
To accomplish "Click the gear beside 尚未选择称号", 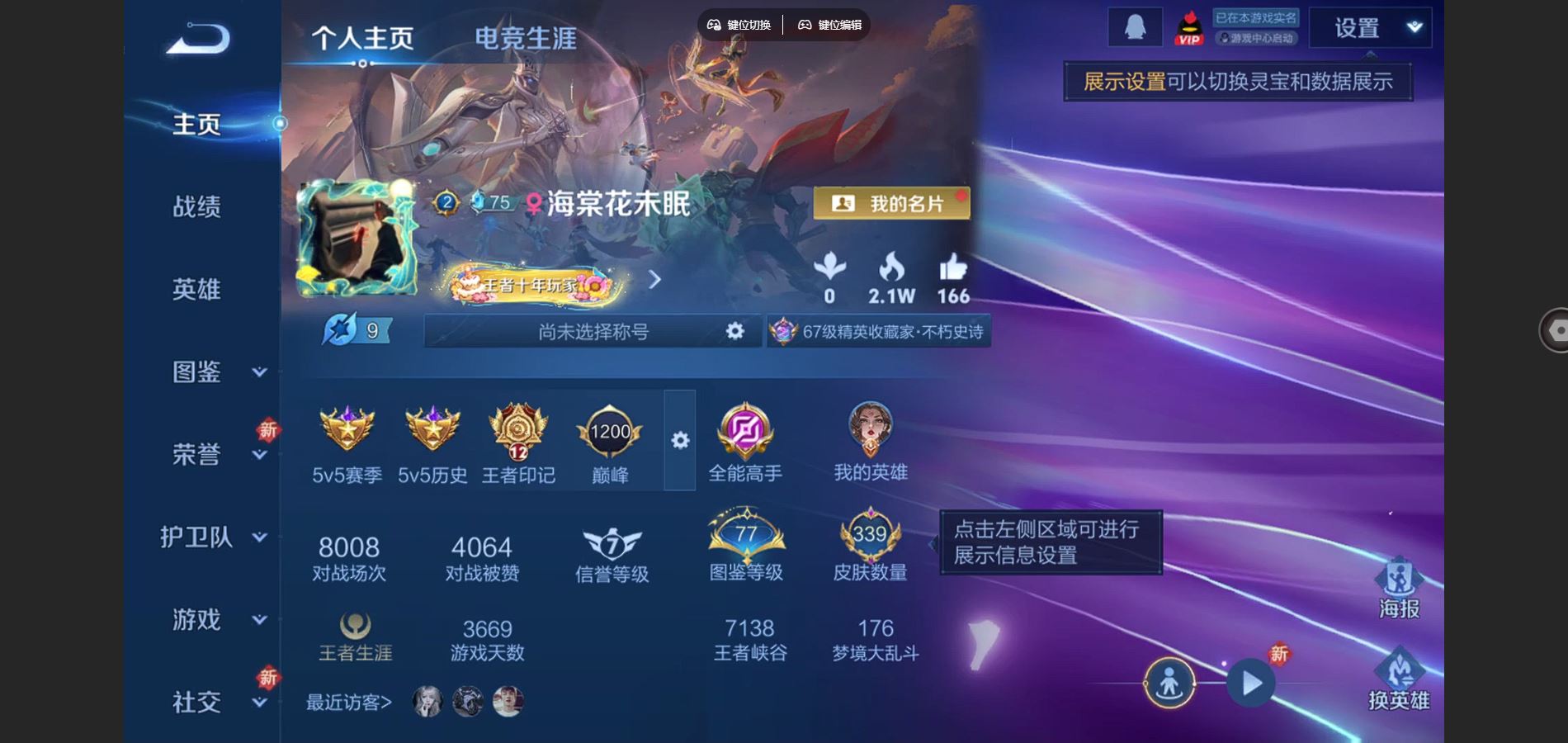I will pos(733,331).
